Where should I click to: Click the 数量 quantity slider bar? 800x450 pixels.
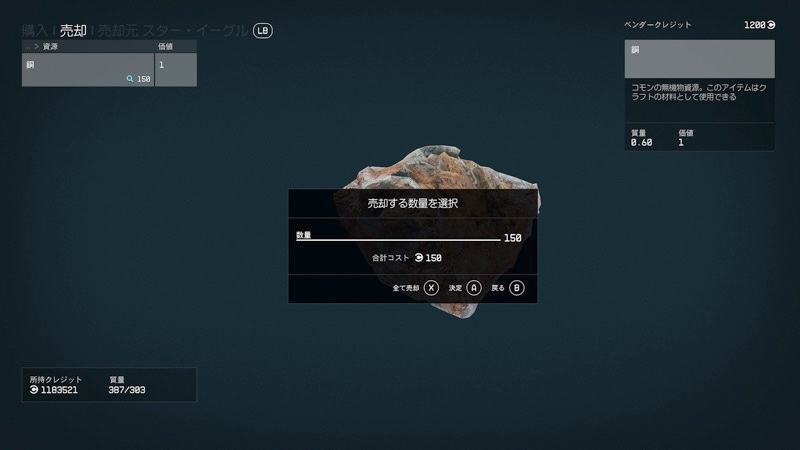point(398,240)
